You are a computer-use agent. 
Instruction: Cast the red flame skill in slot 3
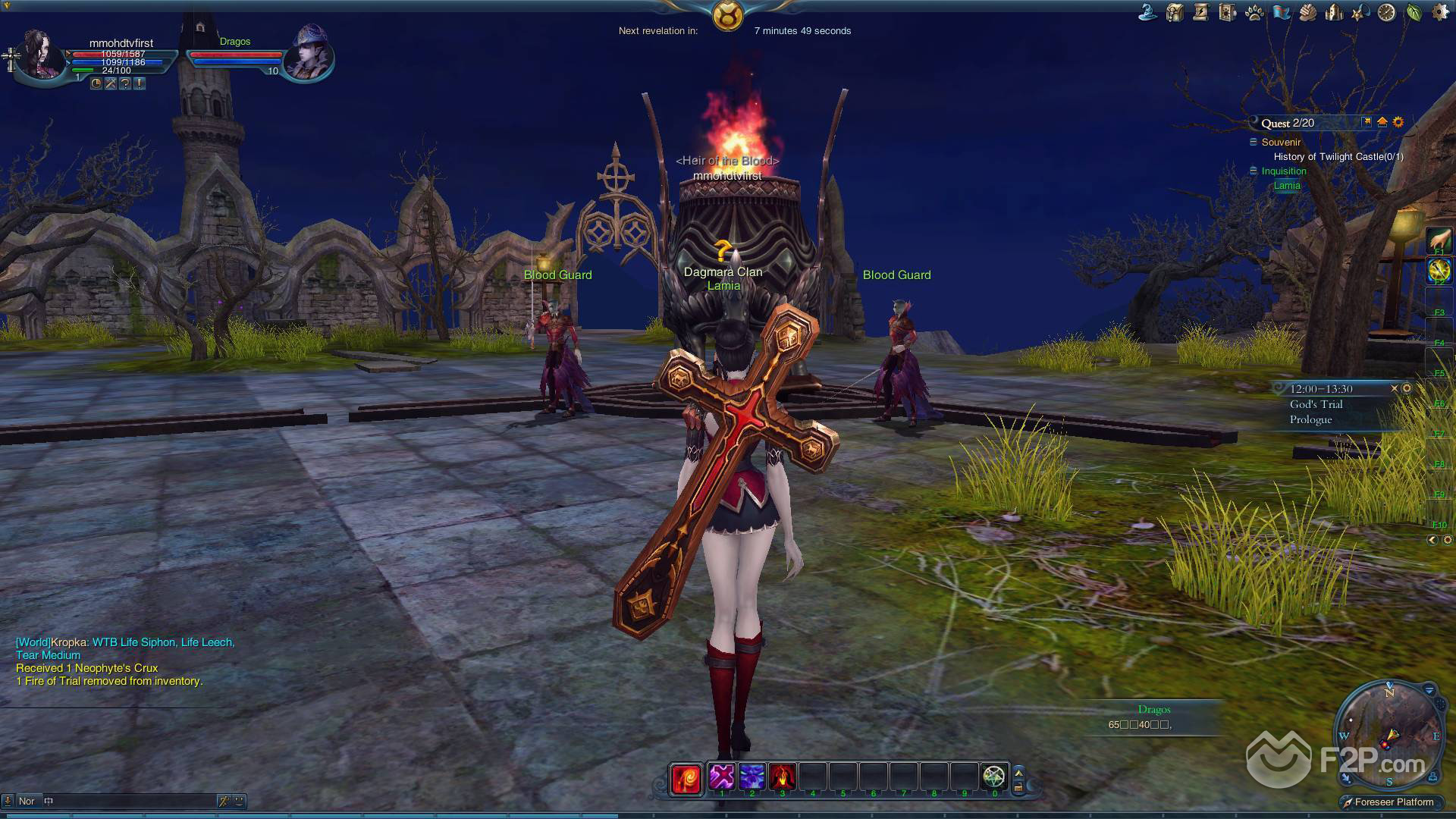pos(782,777)
